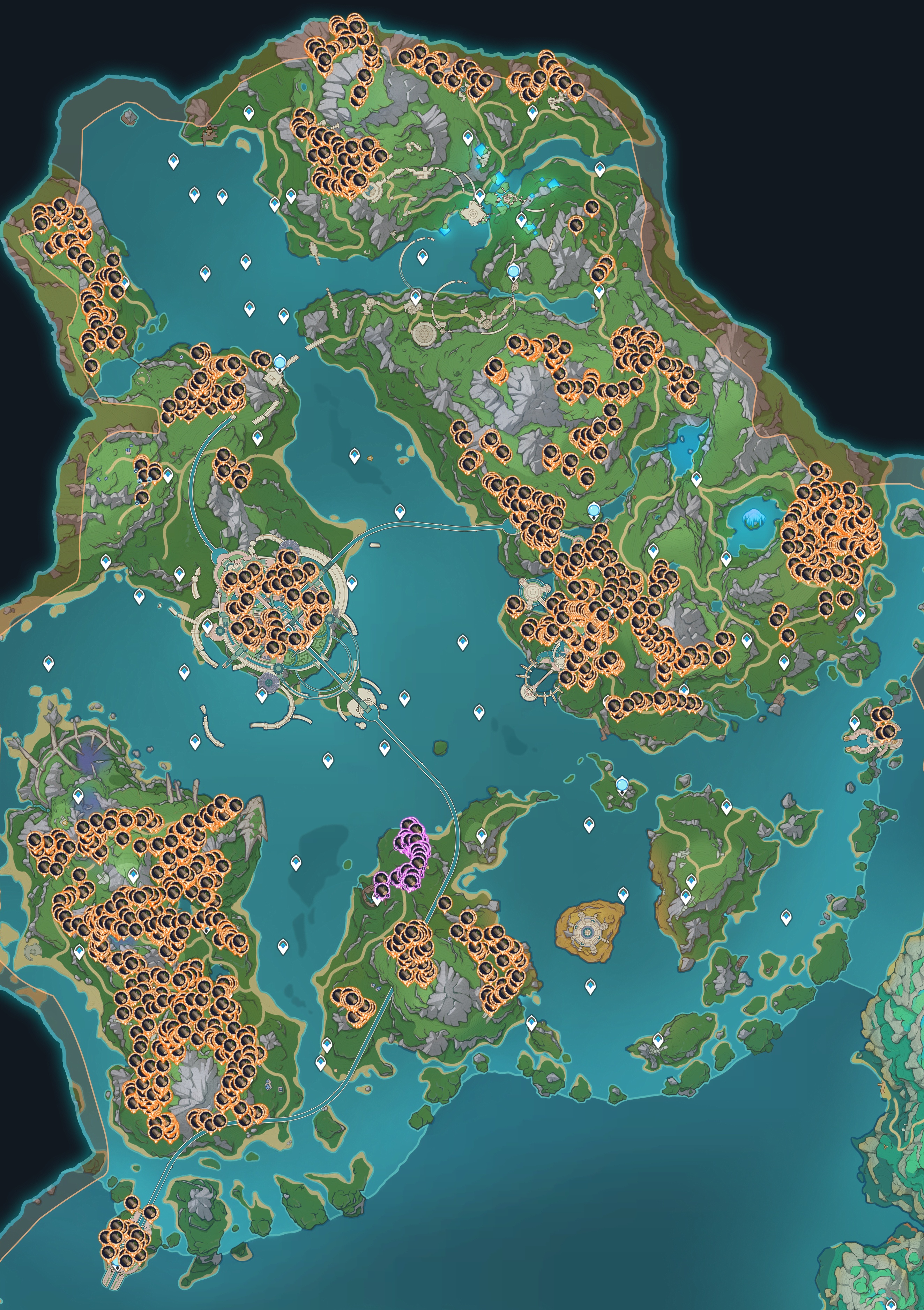Click the teleport waypoint on the twin-pier islet
Image resolution: width=924 pixels, height=1310 pixels.
[x=854, y=723]
